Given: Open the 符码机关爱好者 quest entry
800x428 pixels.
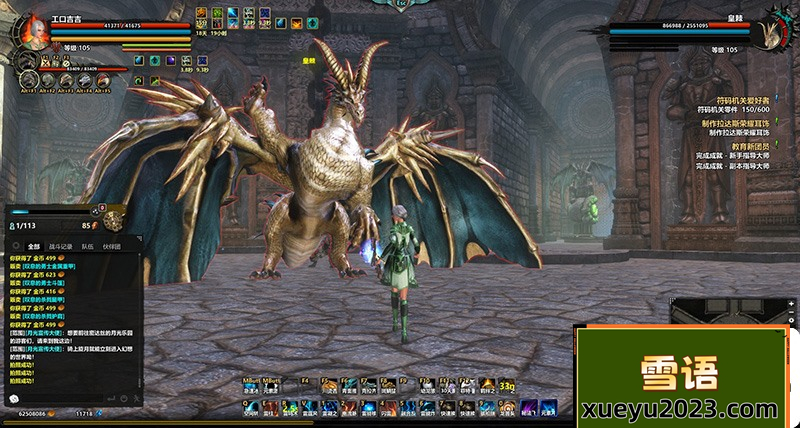Looking at the screenshot, I should [740, 101].
